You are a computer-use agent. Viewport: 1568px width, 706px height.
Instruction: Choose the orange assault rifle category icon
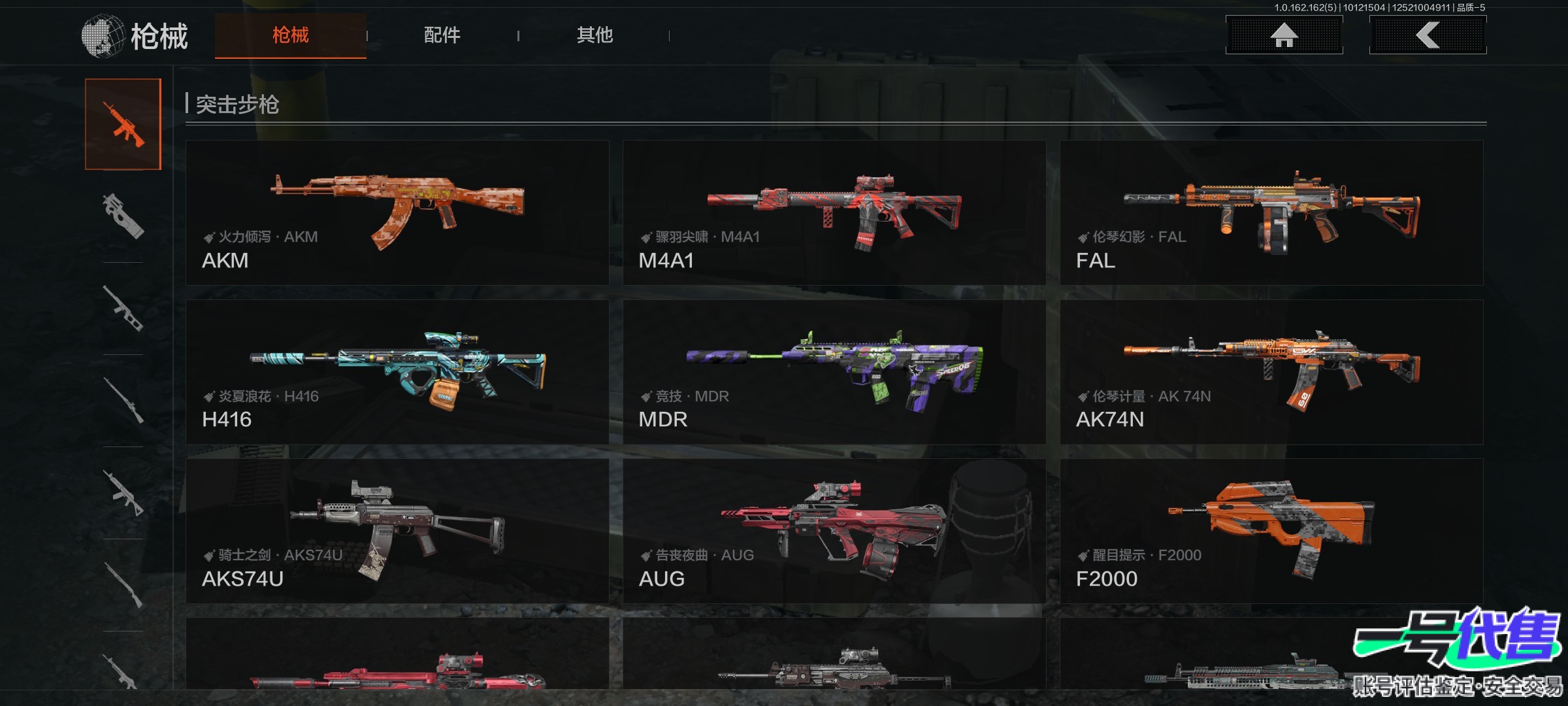(123, 124)
